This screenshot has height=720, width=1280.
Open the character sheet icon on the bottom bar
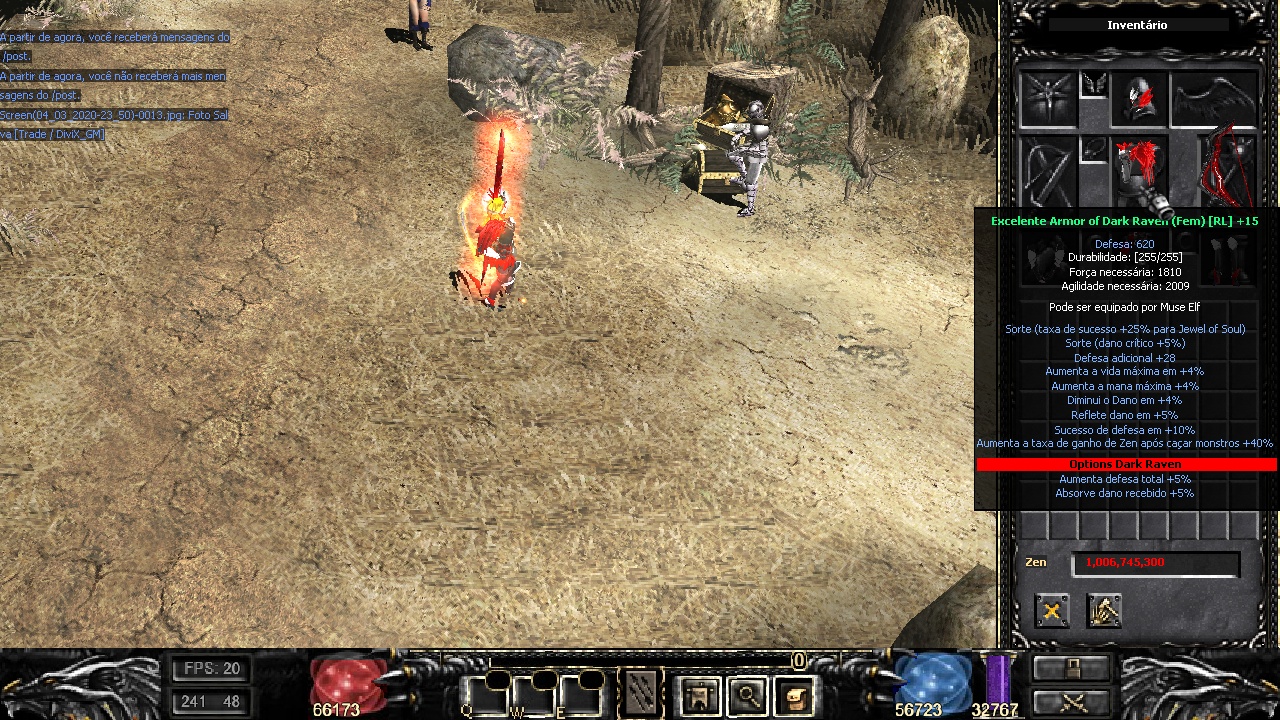(699, 695)
